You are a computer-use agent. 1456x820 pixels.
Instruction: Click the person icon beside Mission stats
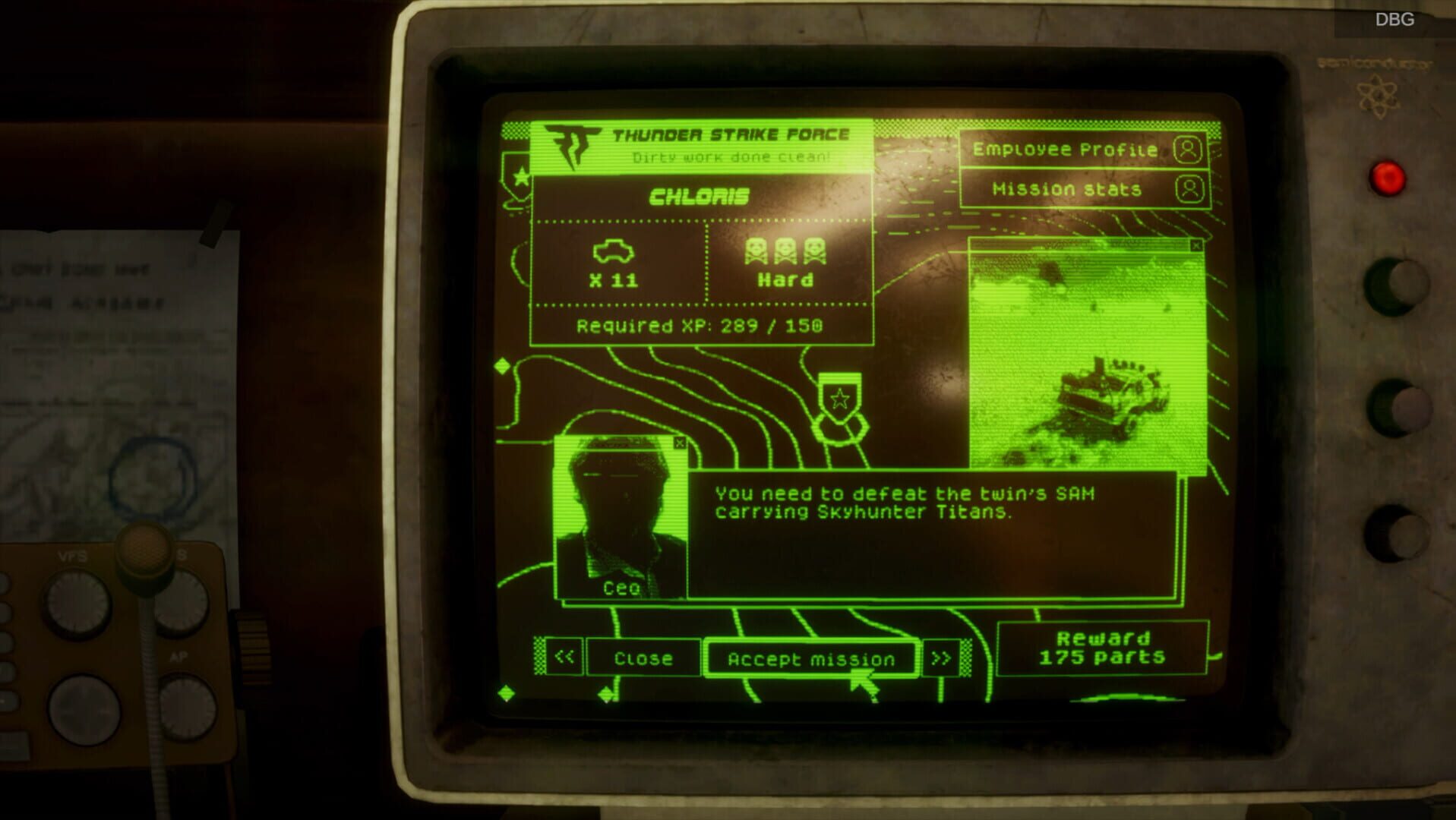click(x=1189, y=189)
